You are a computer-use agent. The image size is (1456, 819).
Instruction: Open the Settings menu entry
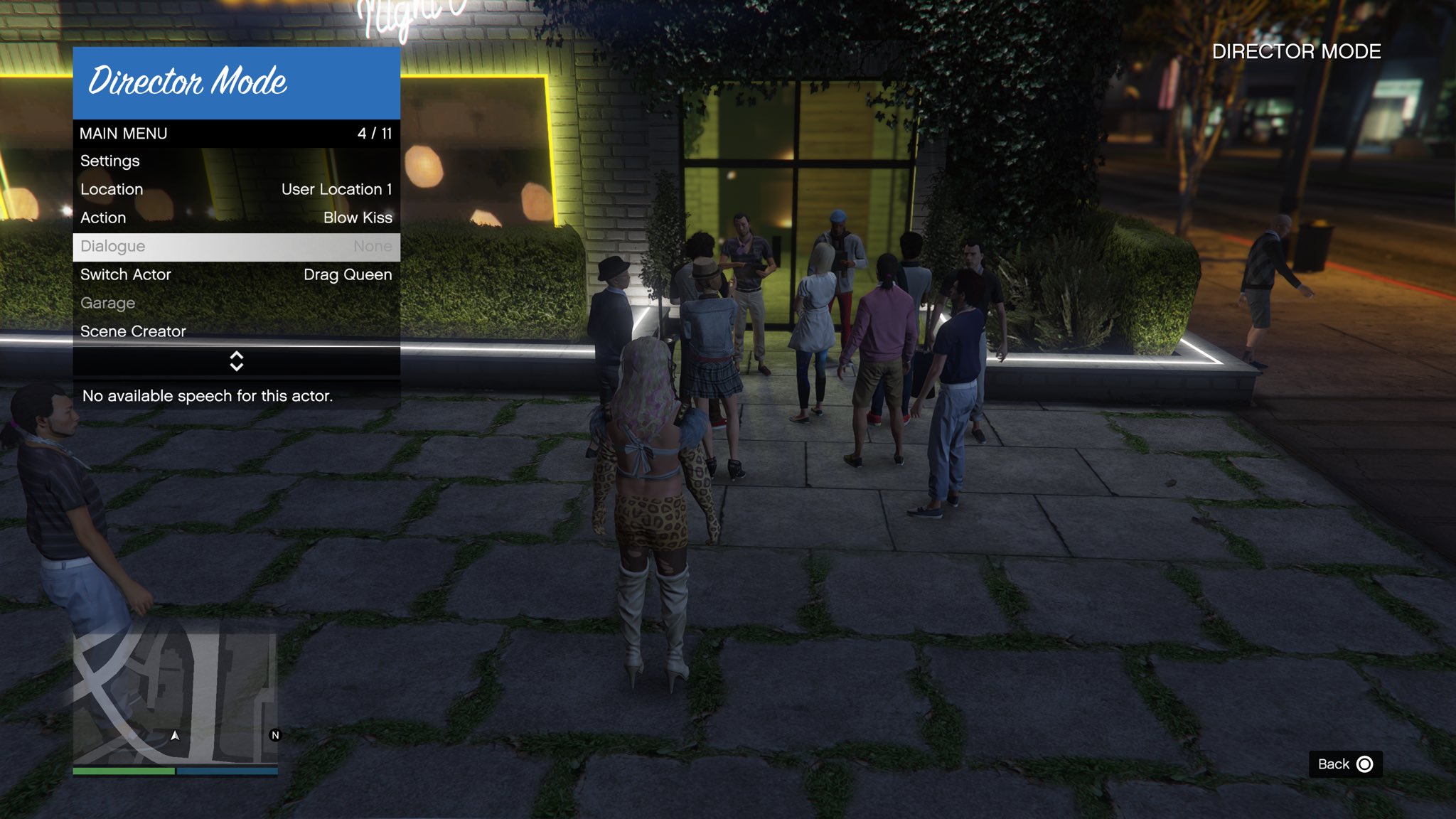(236, 161)
